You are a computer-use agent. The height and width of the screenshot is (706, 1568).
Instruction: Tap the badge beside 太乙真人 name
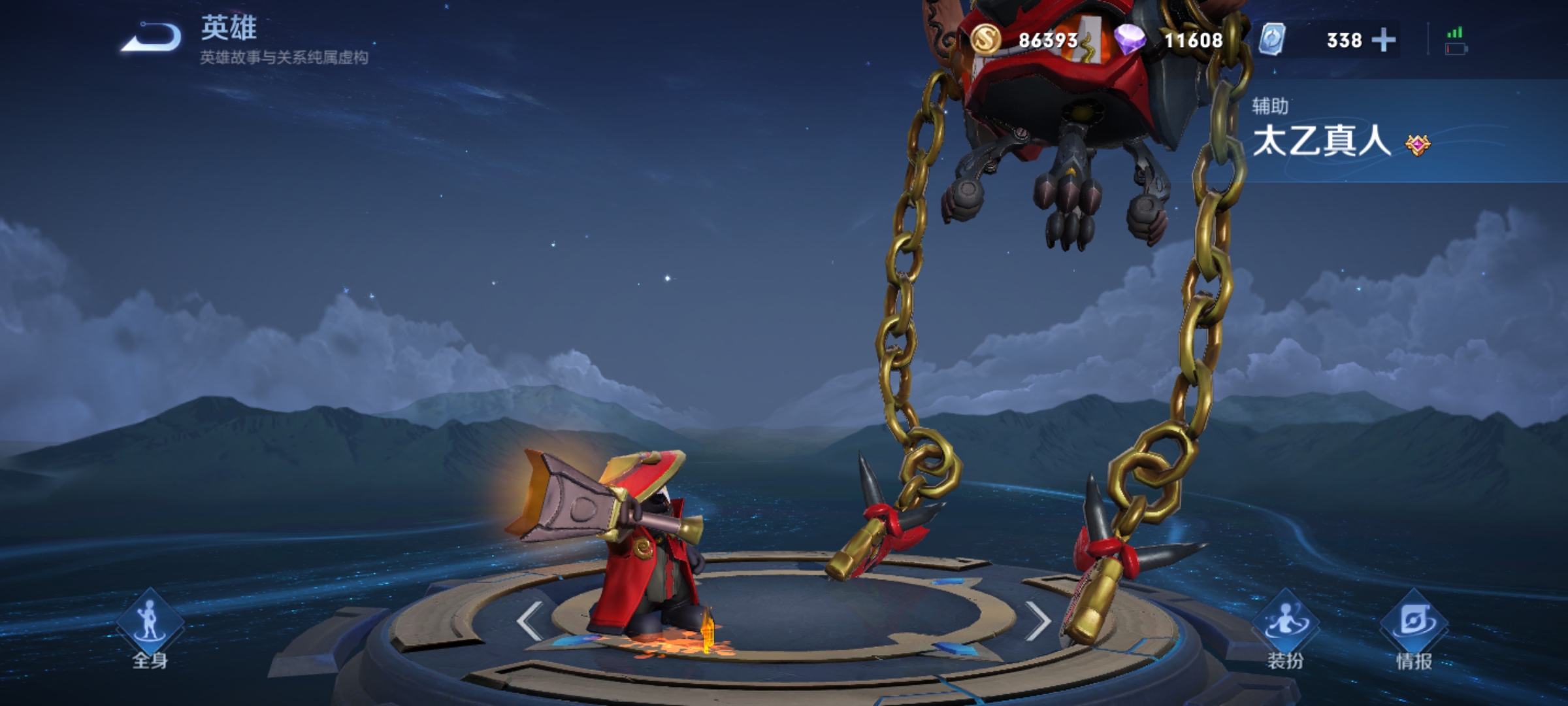tap(1417, 144)
